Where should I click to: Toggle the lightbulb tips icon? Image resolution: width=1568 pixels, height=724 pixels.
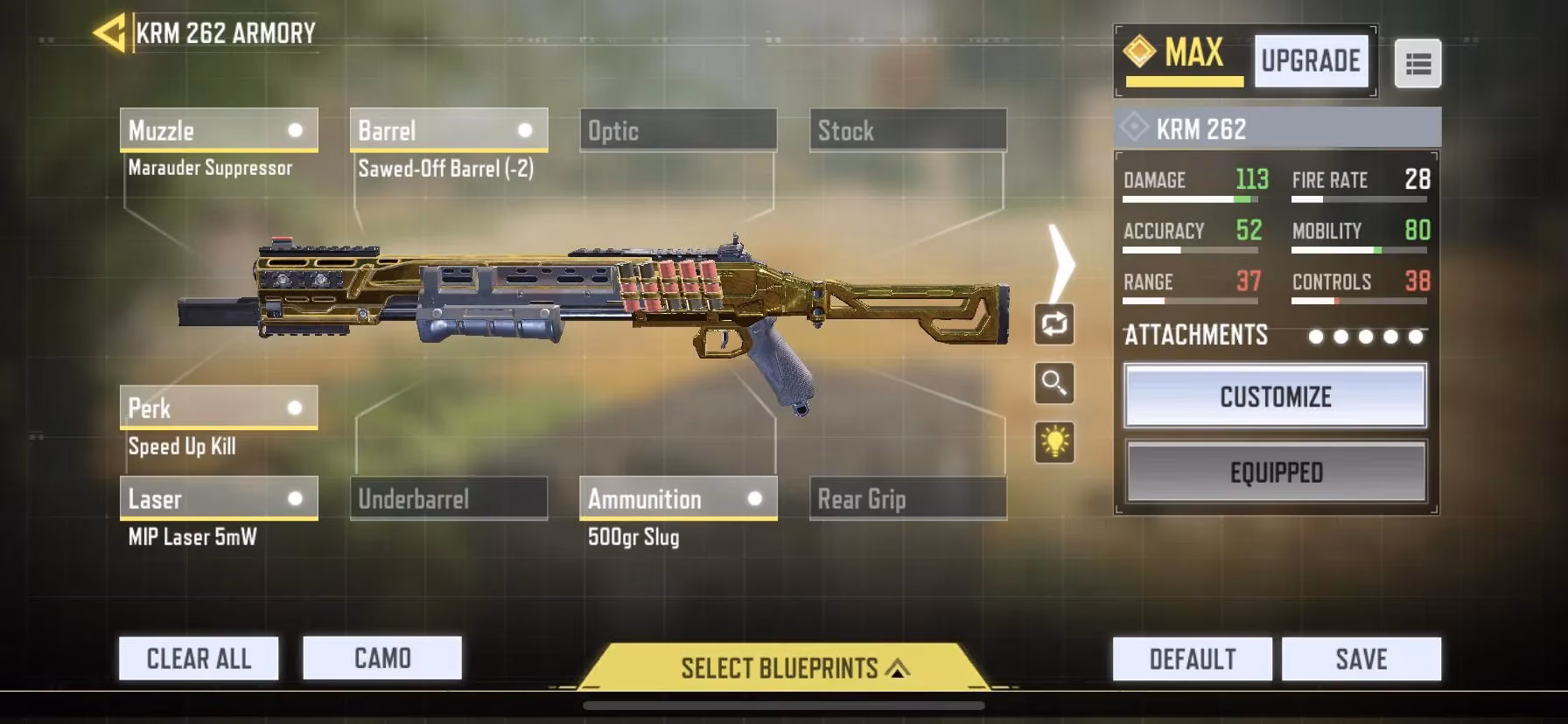point(1054,444)
